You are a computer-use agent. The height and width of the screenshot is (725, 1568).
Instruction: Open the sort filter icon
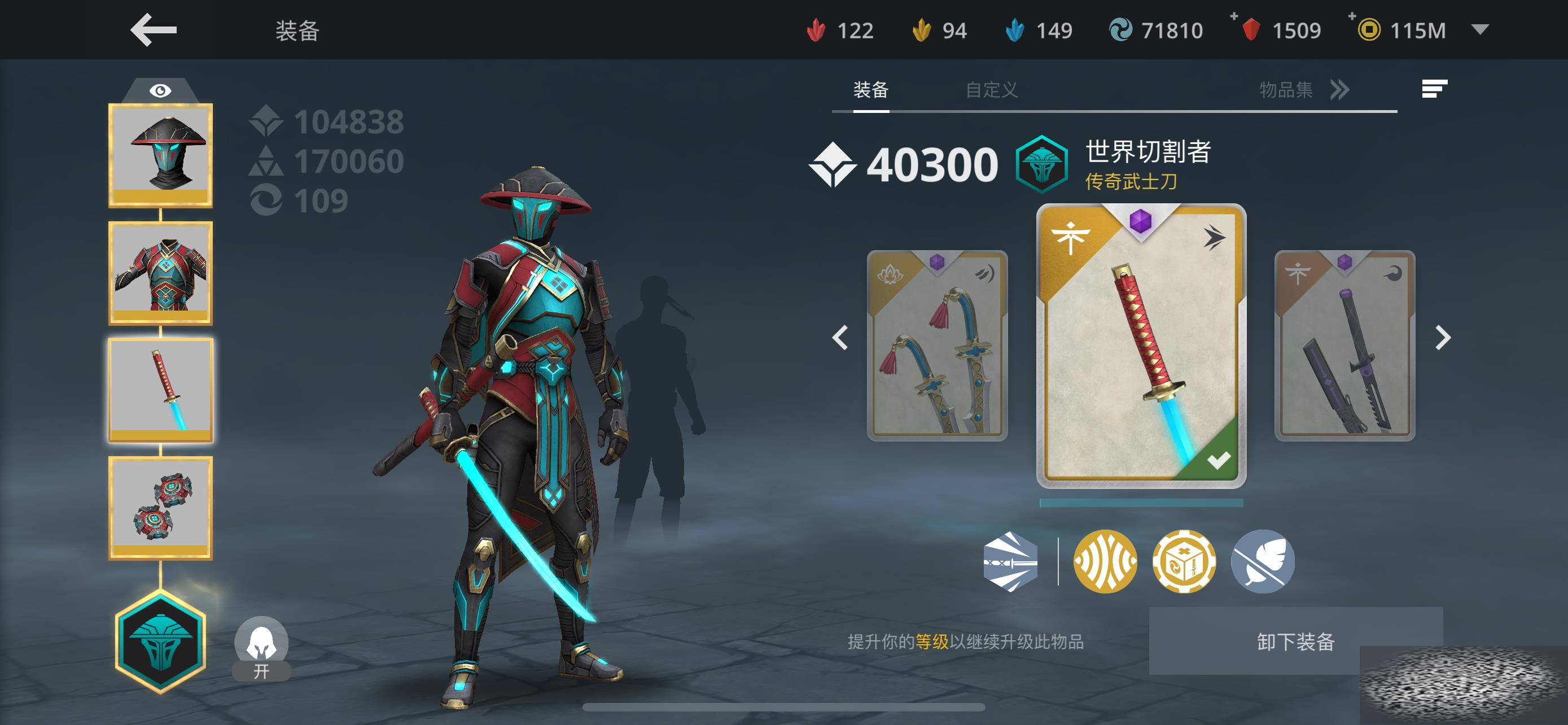[1434, 89]
